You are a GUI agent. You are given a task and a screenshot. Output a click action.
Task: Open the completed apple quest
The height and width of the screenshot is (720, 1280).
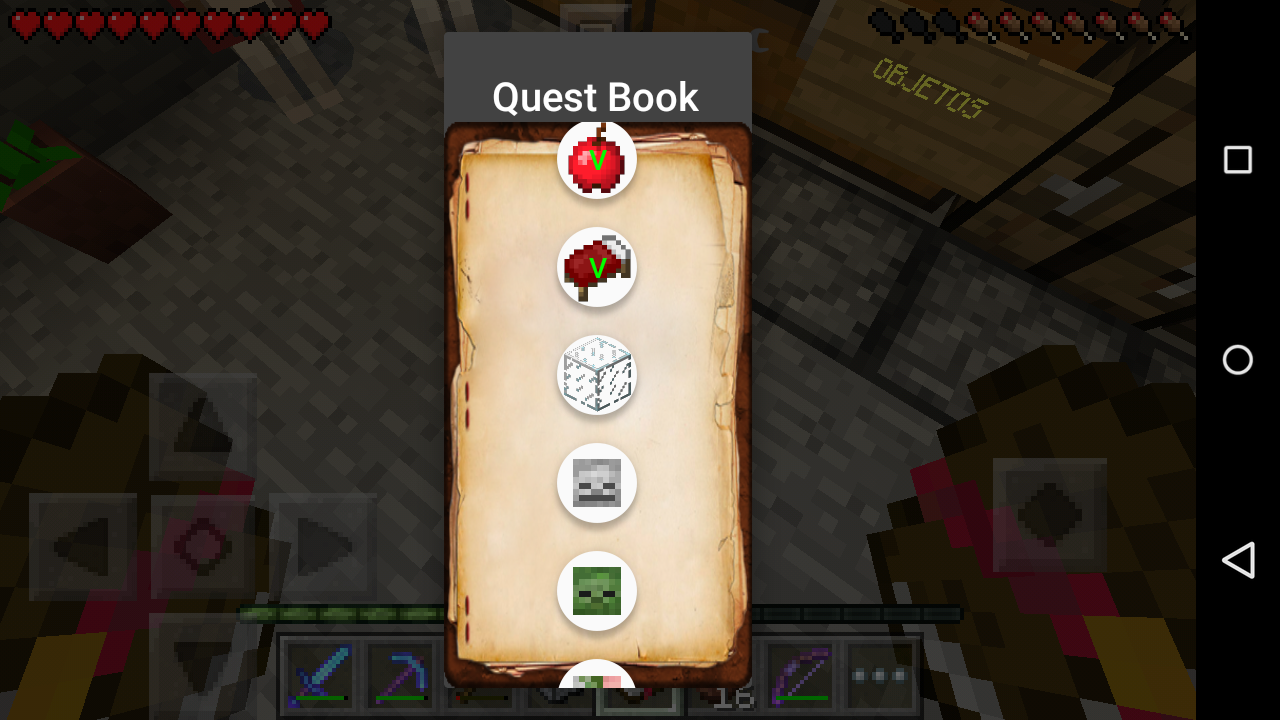597,159
